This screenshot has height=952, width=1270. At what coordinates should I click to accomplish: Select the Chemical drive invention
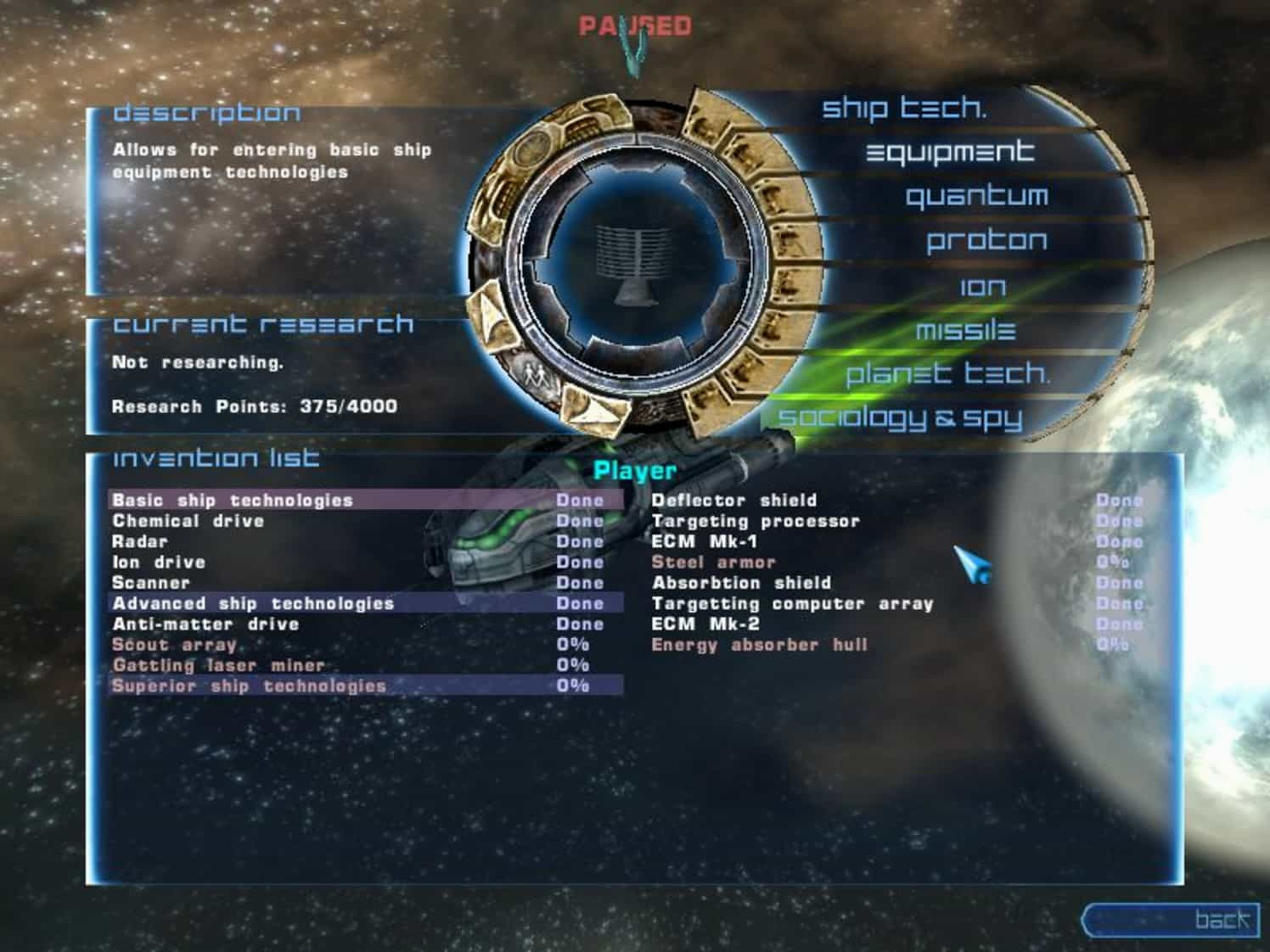tap(188, 521)
